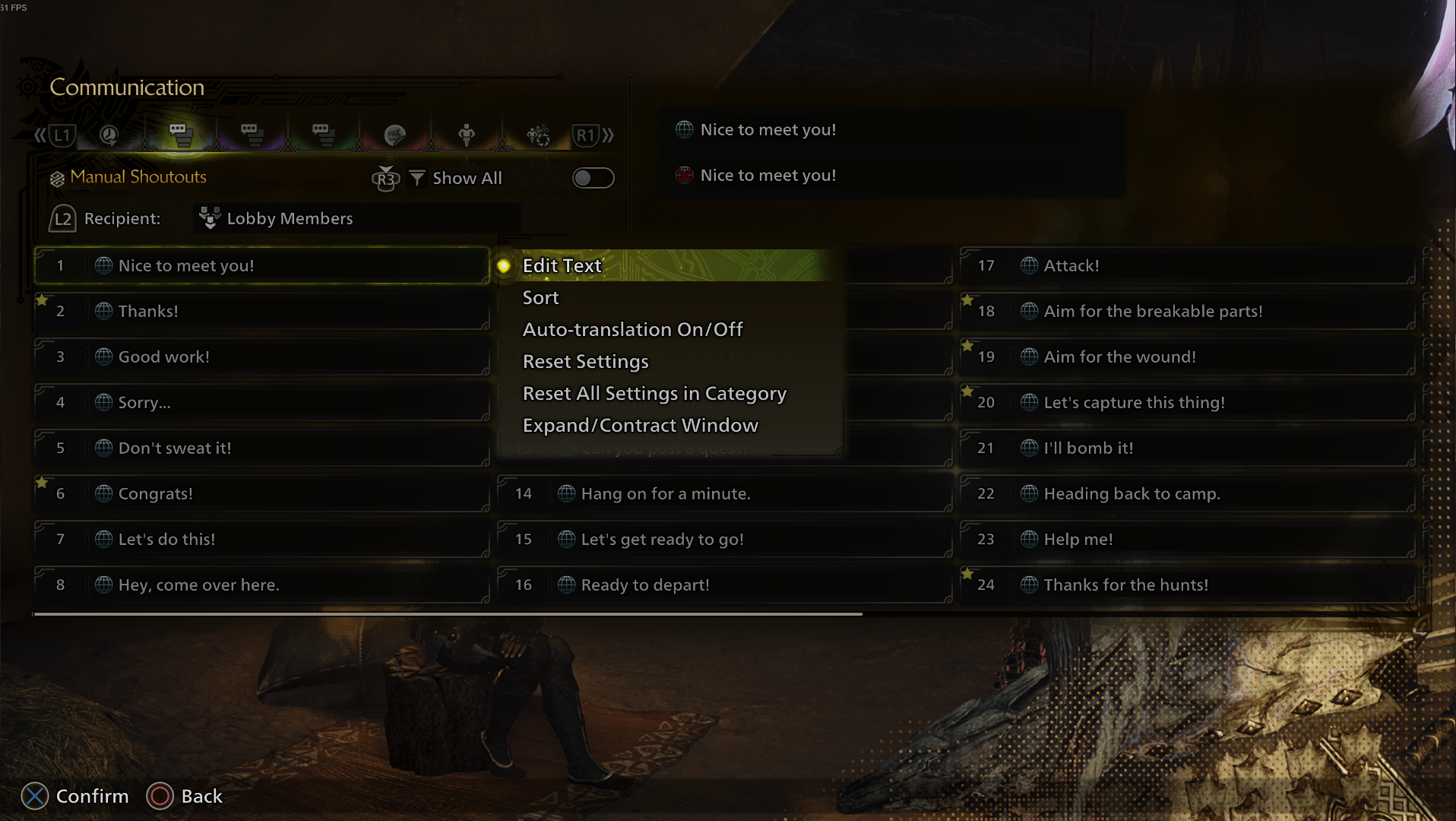Click the R1 page-forward indicator
This screenshot has width=1456, height=821.
[586, 135]
